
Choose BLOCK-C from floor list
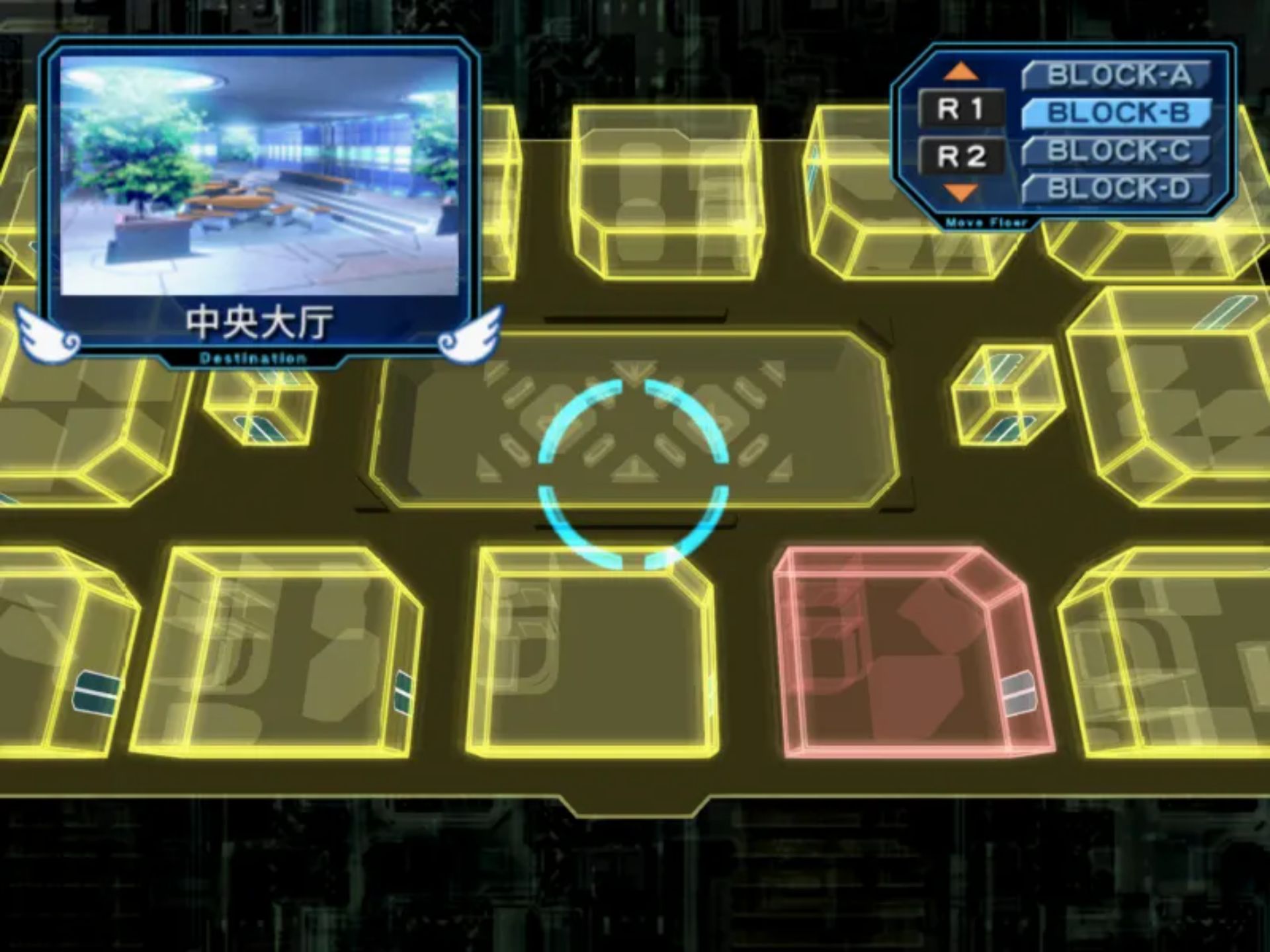[x=1117, y=151]
